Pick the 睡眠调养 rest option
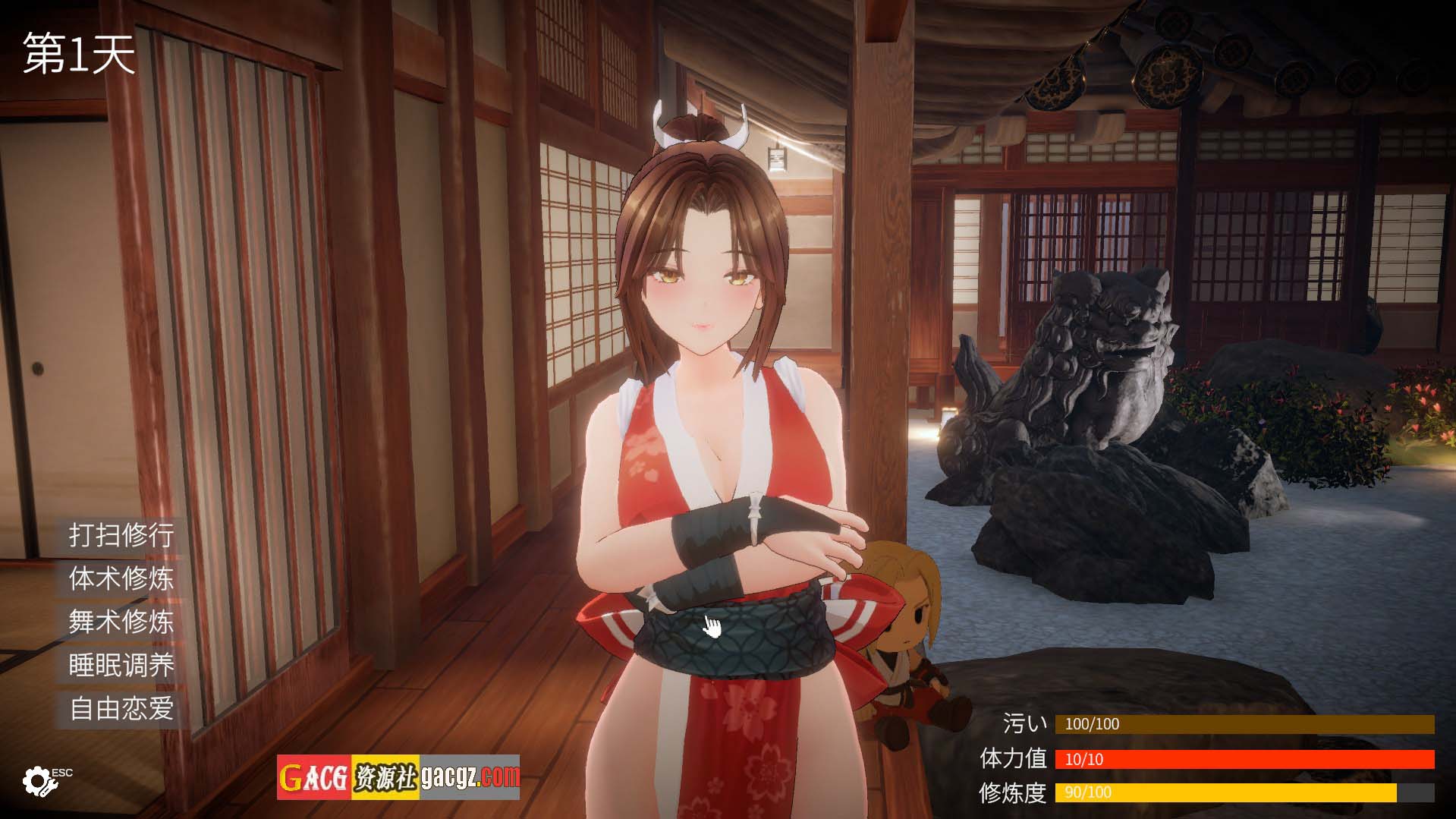 [x=121, y=665]
